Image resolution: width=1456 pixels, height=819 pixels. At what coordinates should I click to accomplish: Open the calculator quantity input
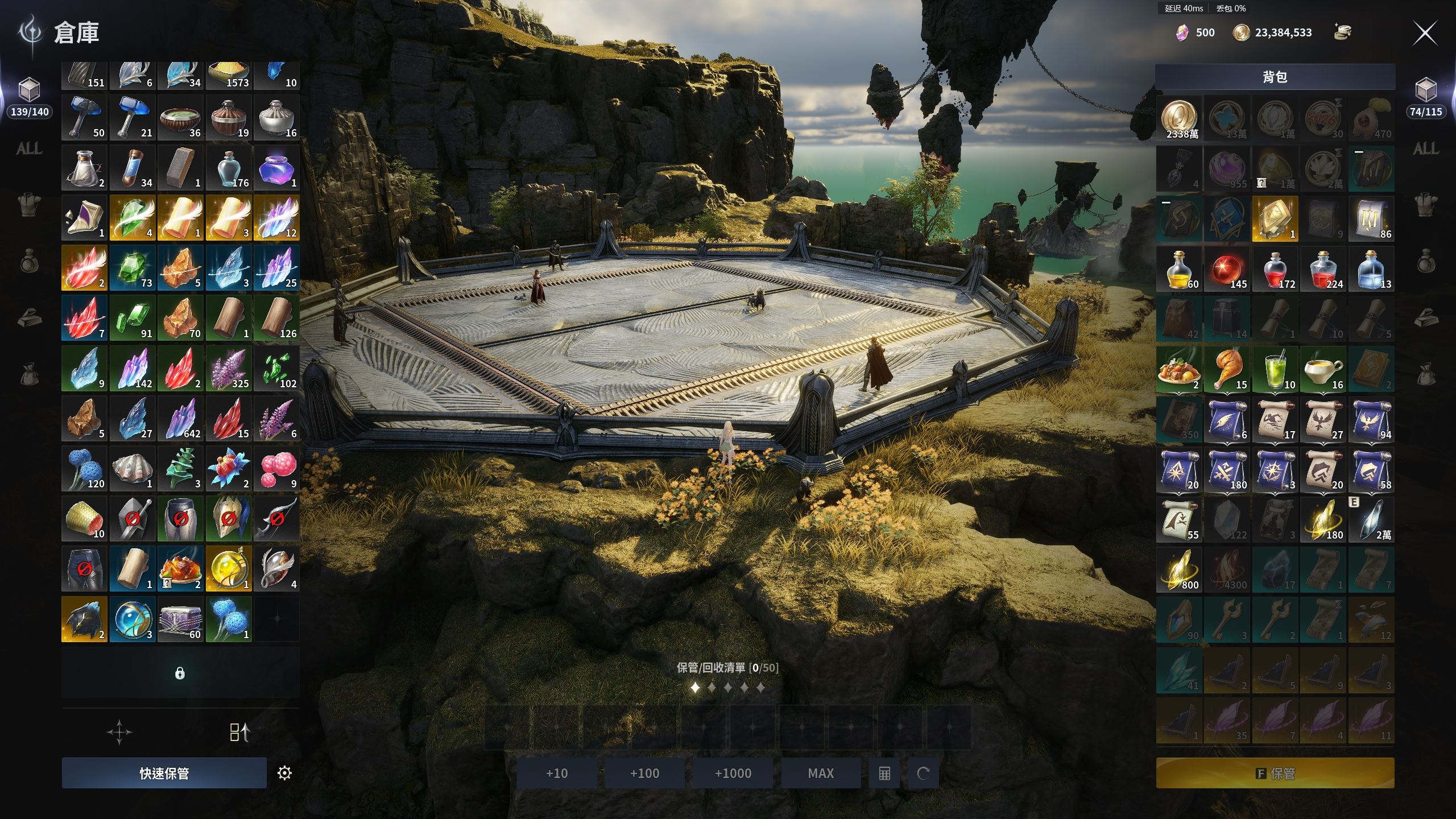[x=884, y=773]
